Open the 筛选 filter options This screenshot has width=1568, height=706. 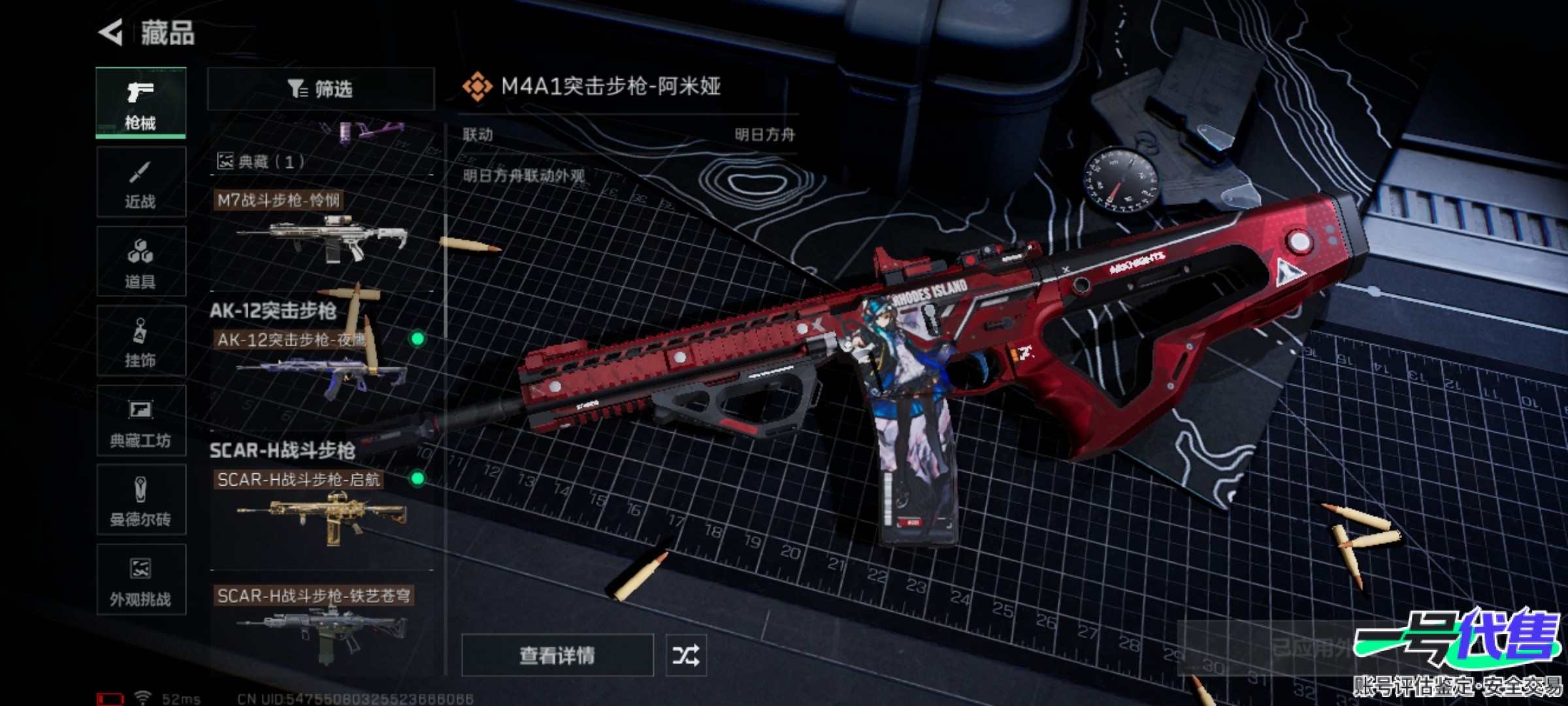pyautogui.click(x=320, y=89)
